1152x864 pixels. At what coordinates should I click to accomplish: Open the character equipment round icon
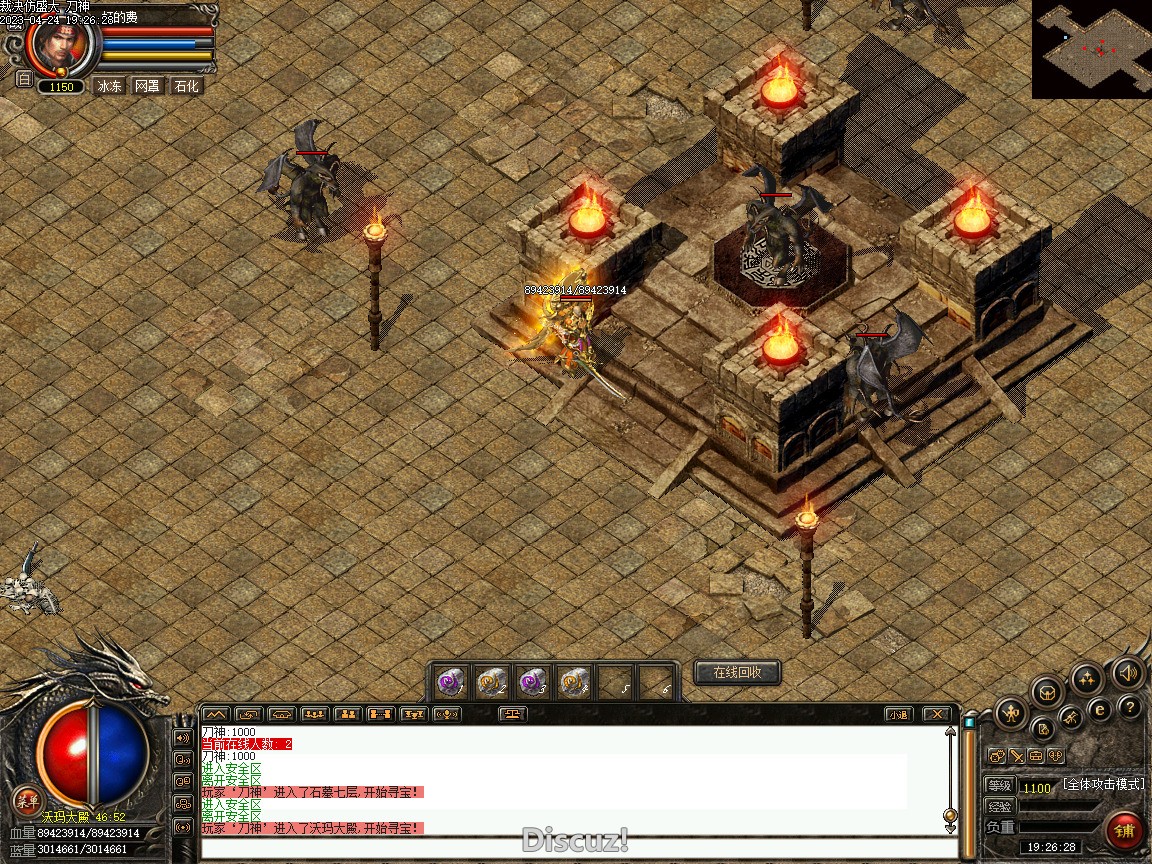pos(1010,713)
